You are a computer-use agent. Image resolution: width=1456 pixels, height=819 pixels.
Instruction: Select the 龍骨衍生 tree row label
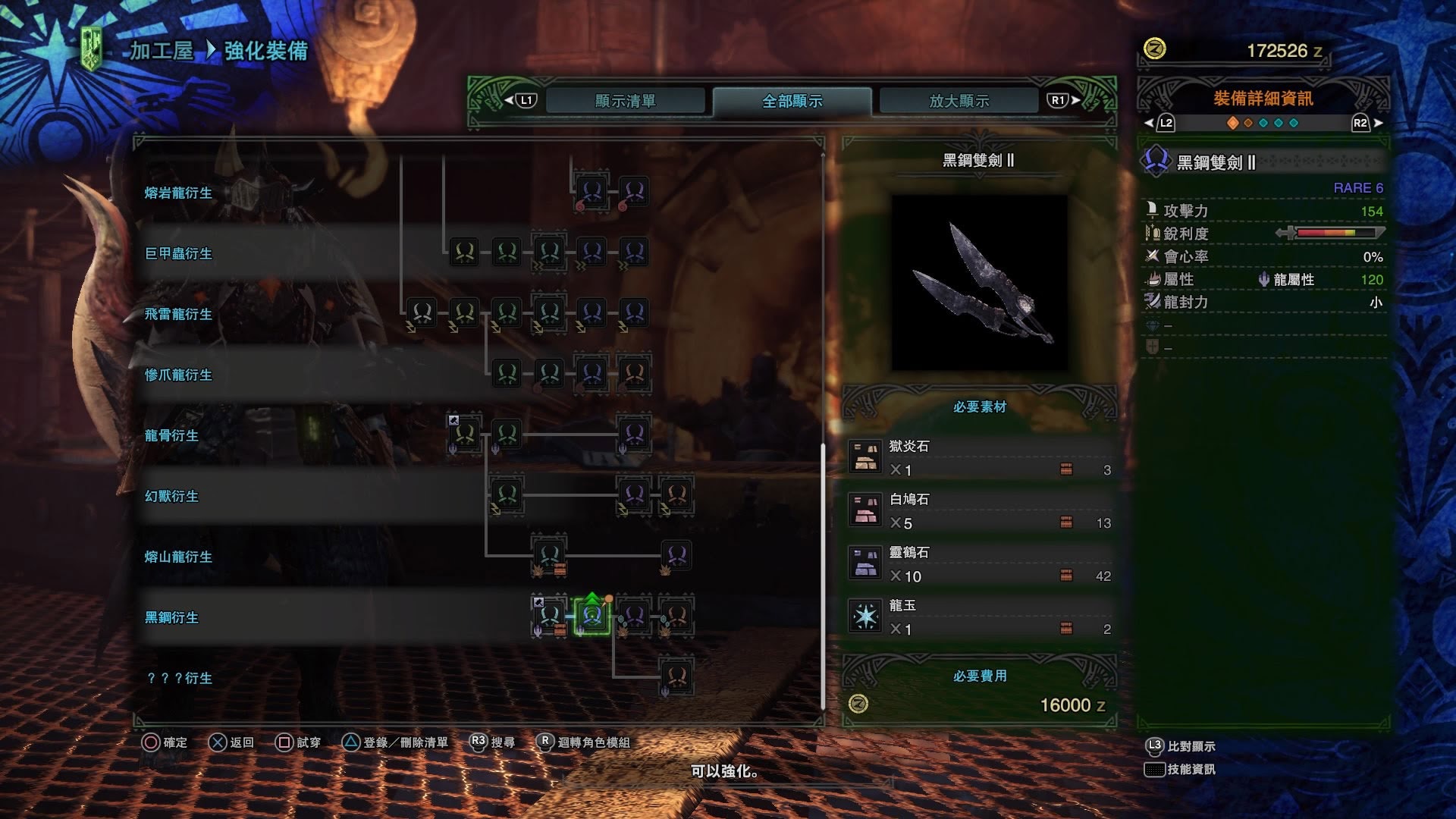[x=171, y=436]
